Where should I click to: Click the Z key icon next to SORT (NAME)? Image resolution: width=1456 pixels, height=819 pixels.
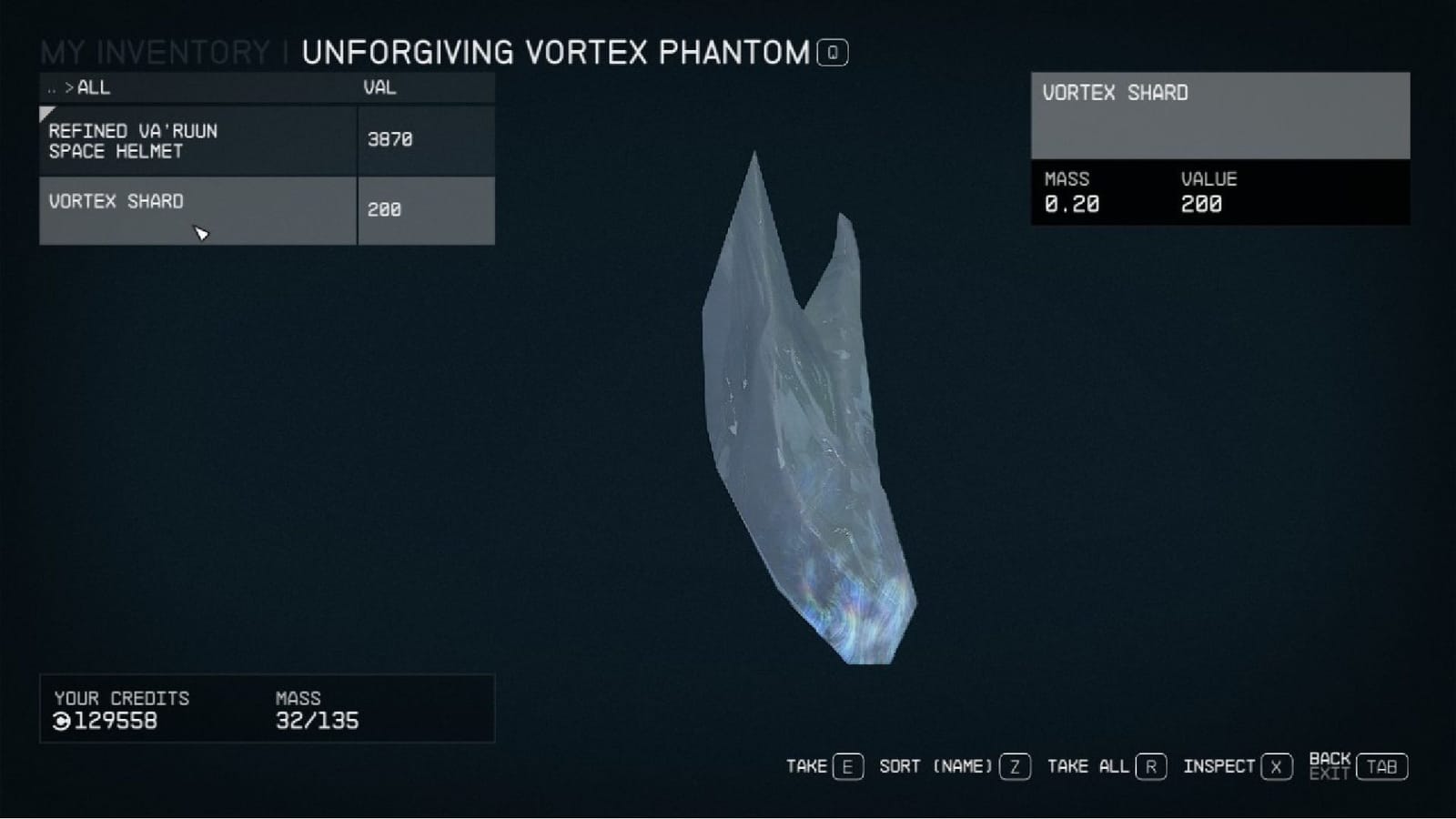1013,766
